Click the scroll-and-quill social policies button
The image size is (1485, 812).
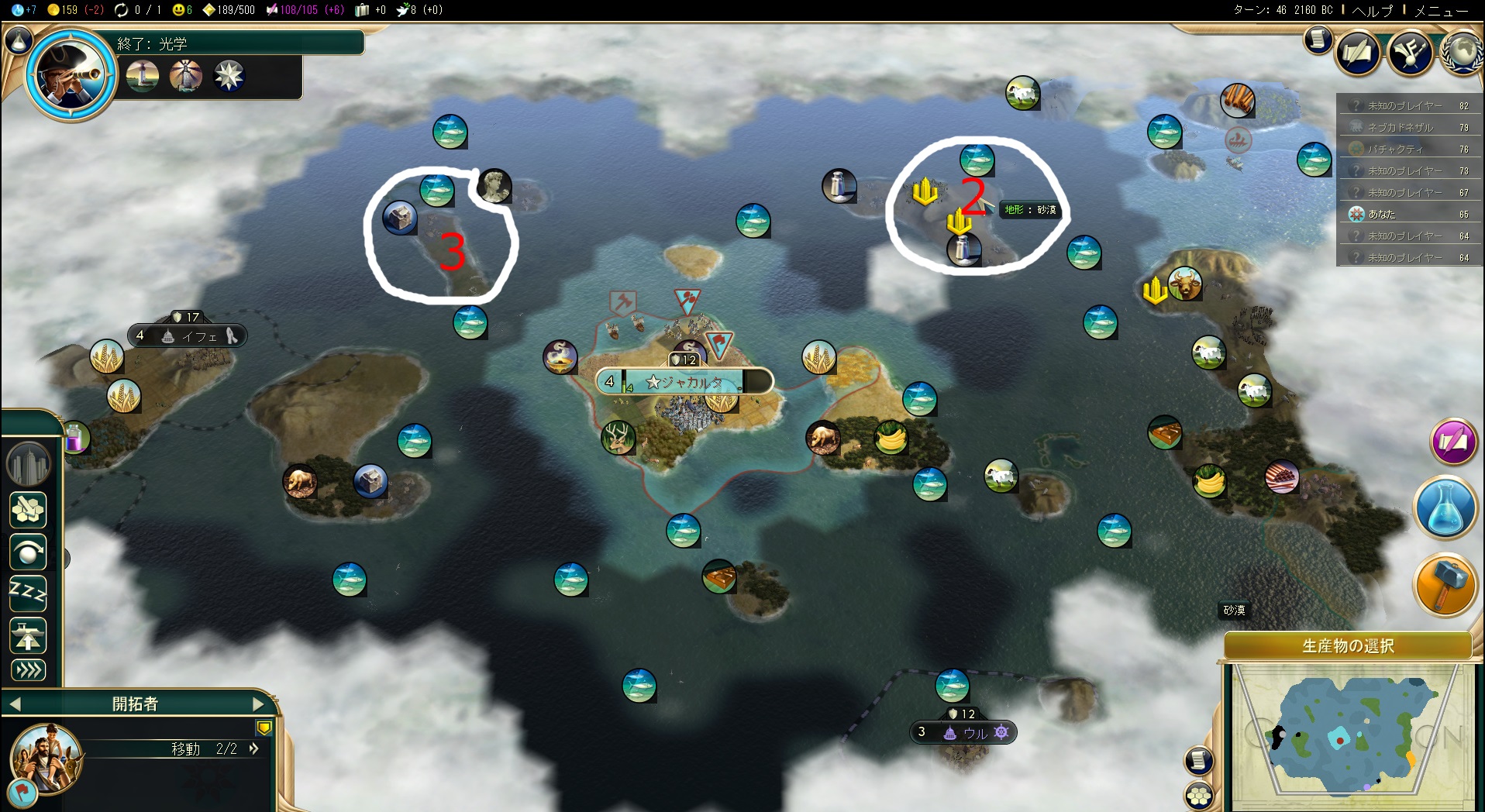[x=1358, y=53]
